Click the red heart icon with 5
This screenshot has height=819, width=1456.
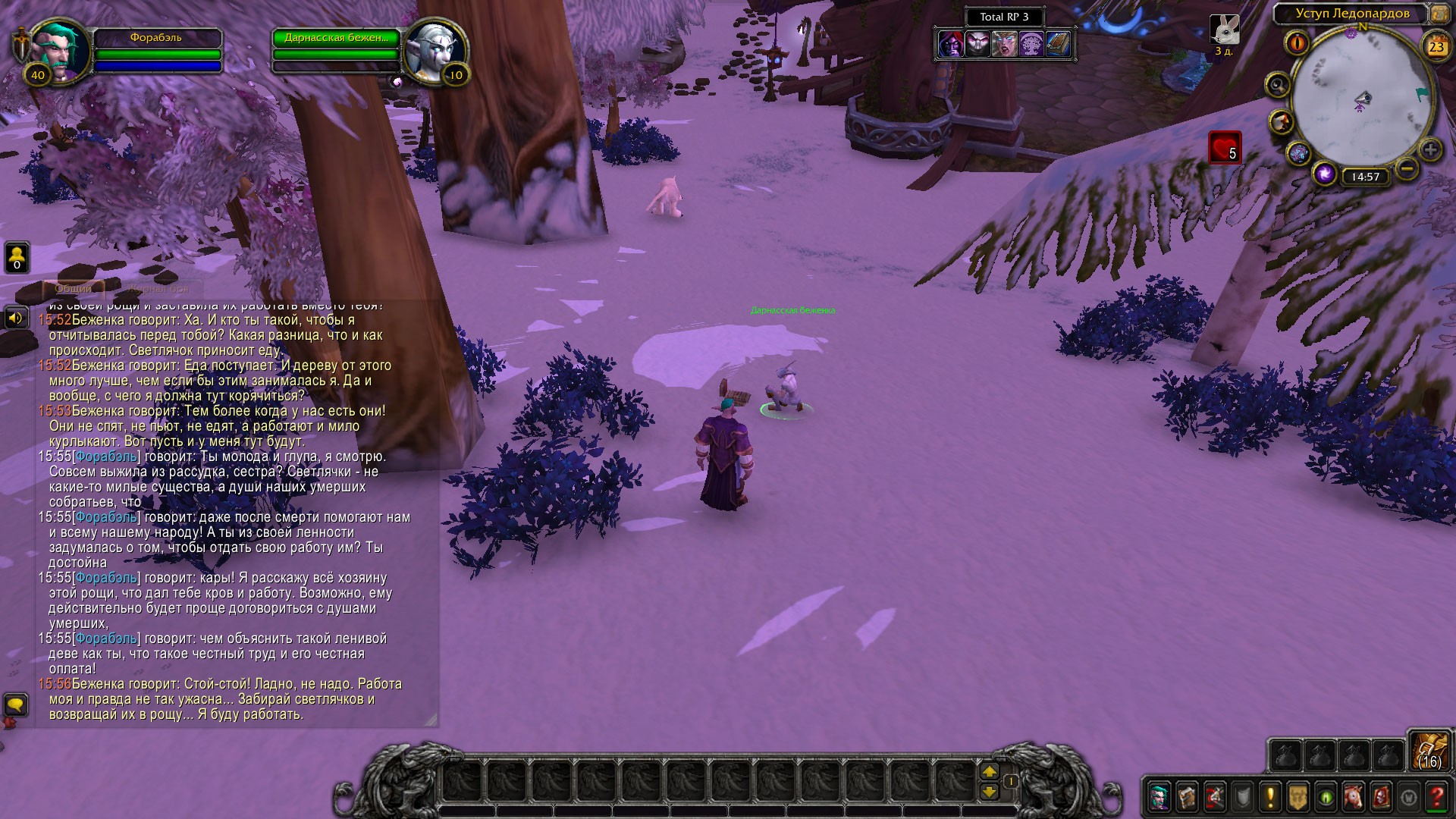1224,148
